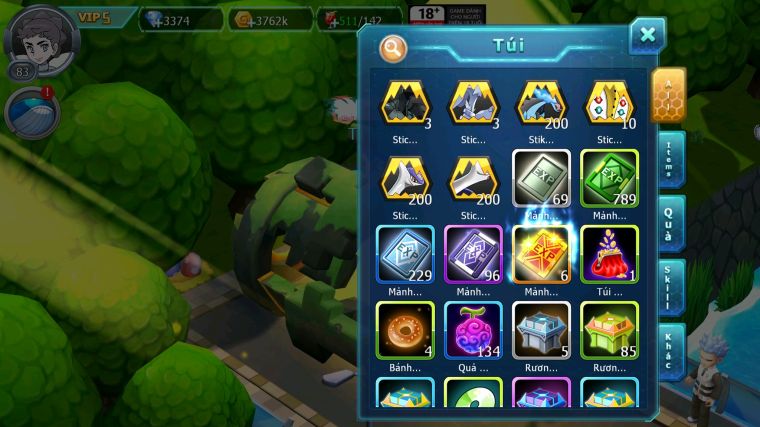Open the bag search magnifier
The height and width of the screenshot is (427, 760).
point(393,48)
